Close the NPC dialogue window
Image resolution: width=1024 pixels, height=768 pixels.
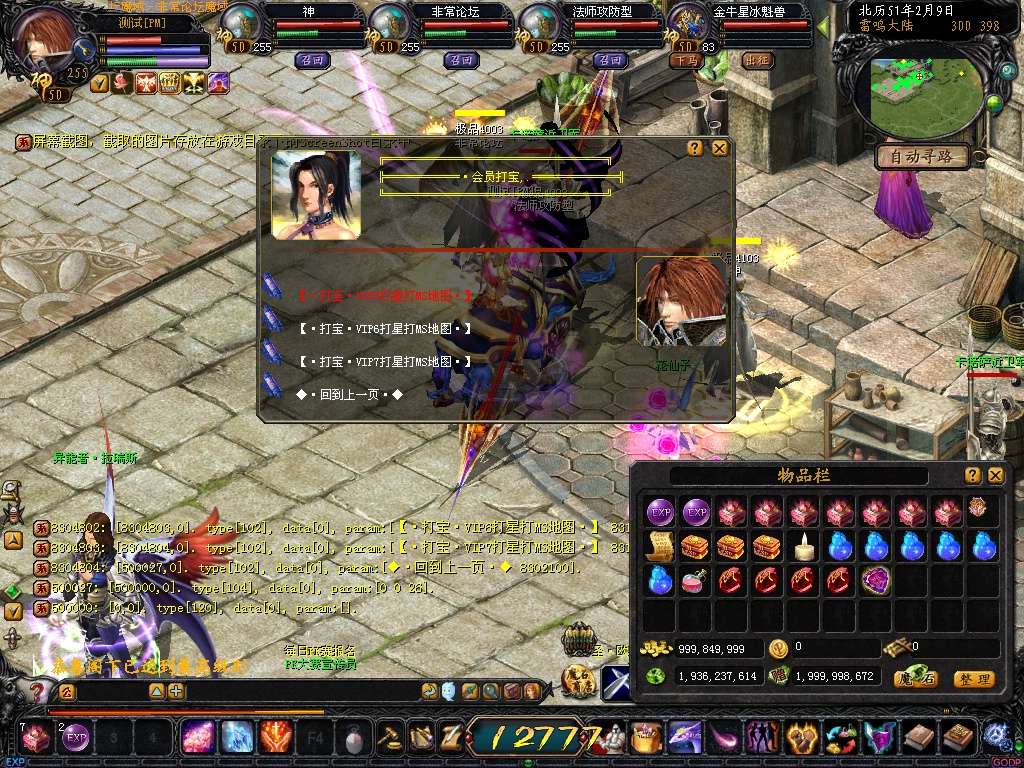click(x=719, y=148)
